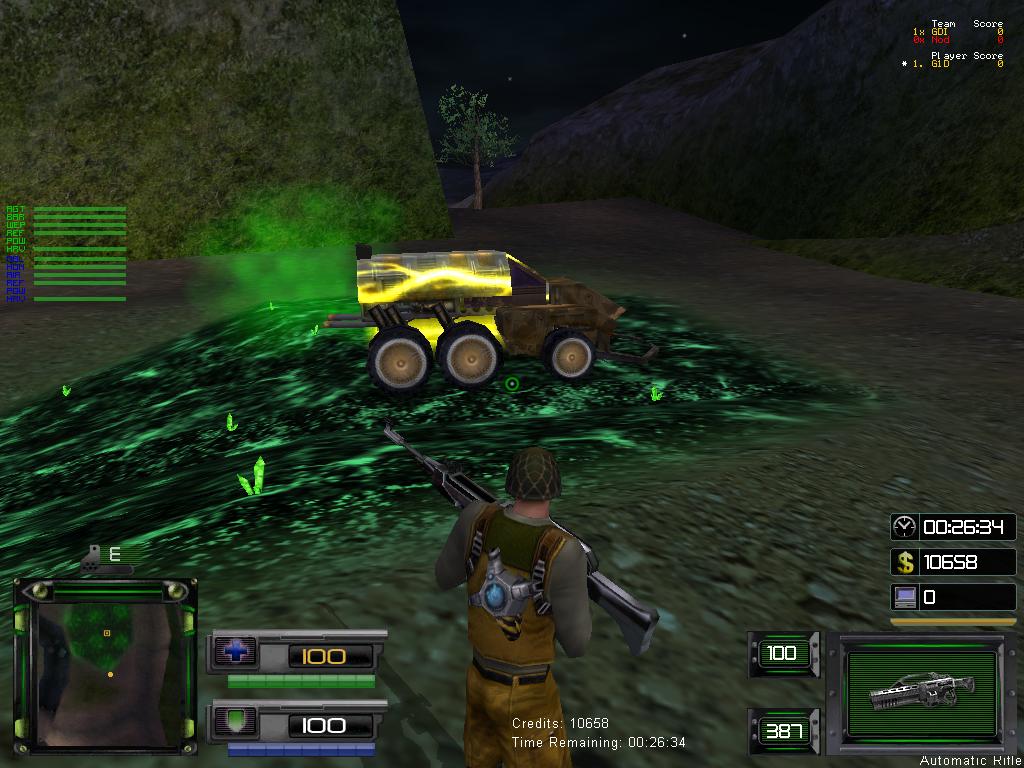
Task: Click the clock icon beside the timer
Action: pyautogui.click(x=904, y=526)
